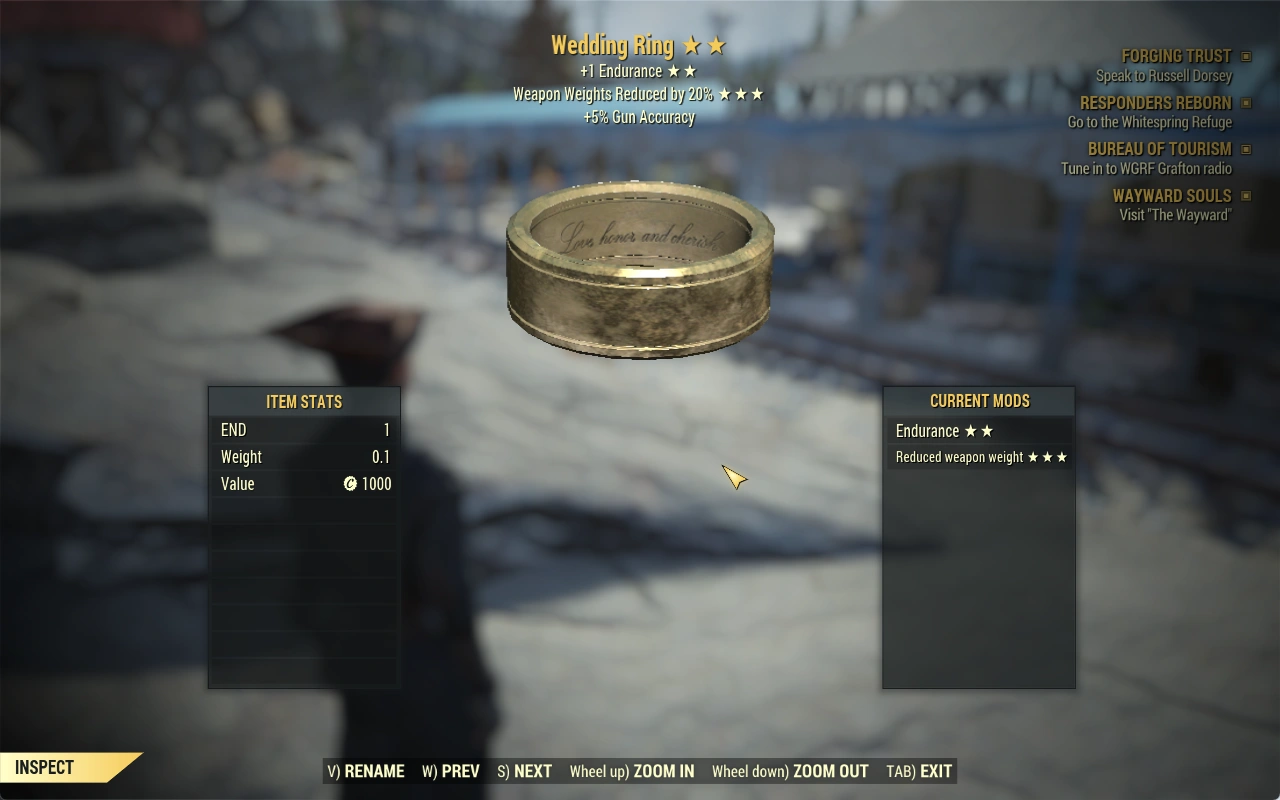
Task: Select the Reduced weapon weight mod
Action: (978, 457)
